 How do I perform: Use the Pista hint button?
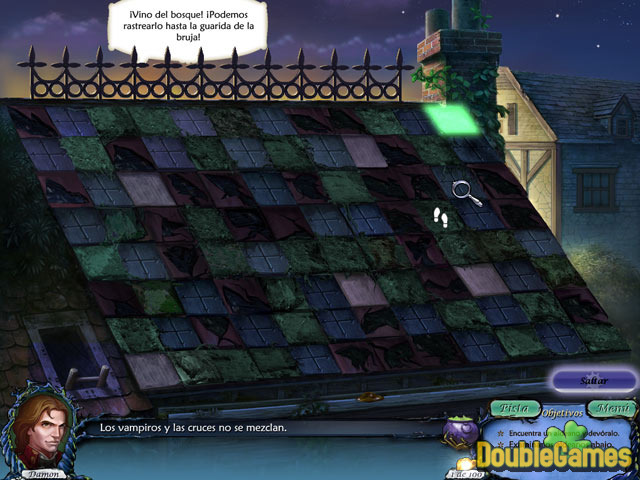click(509, 408)
